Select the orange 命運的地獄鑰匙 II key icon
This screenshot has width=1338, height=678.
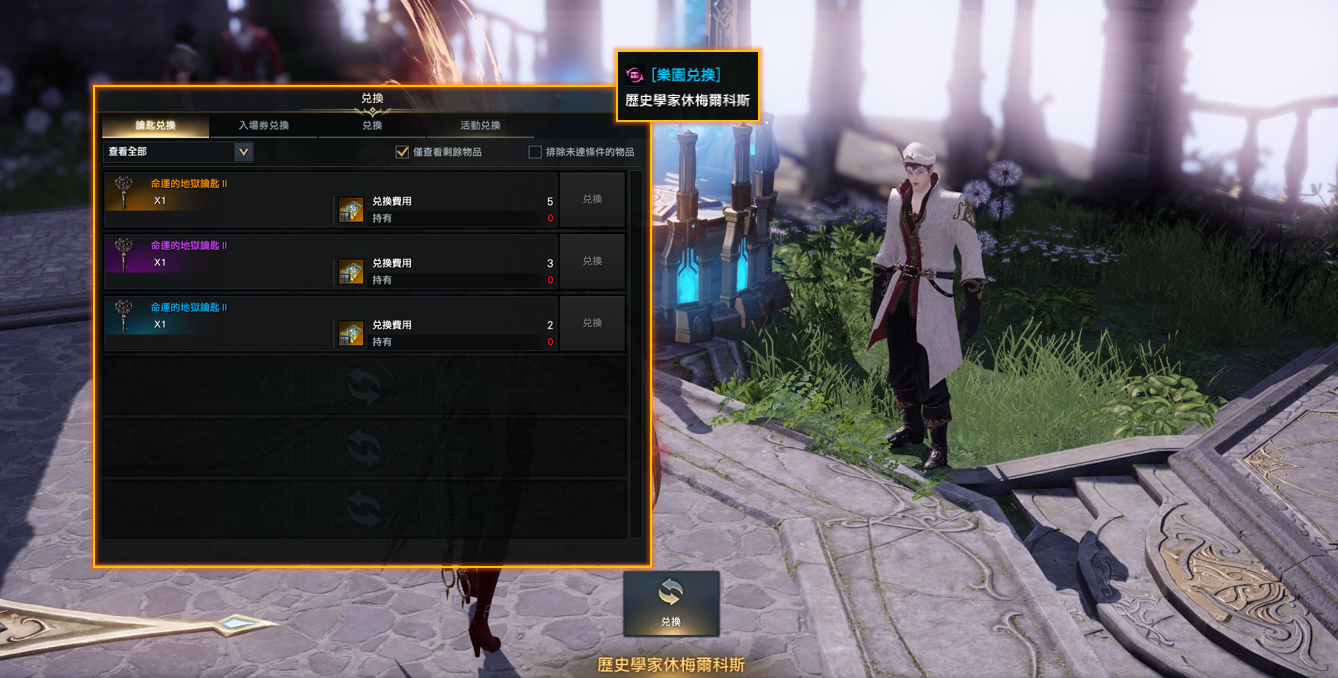click(124, 192)
